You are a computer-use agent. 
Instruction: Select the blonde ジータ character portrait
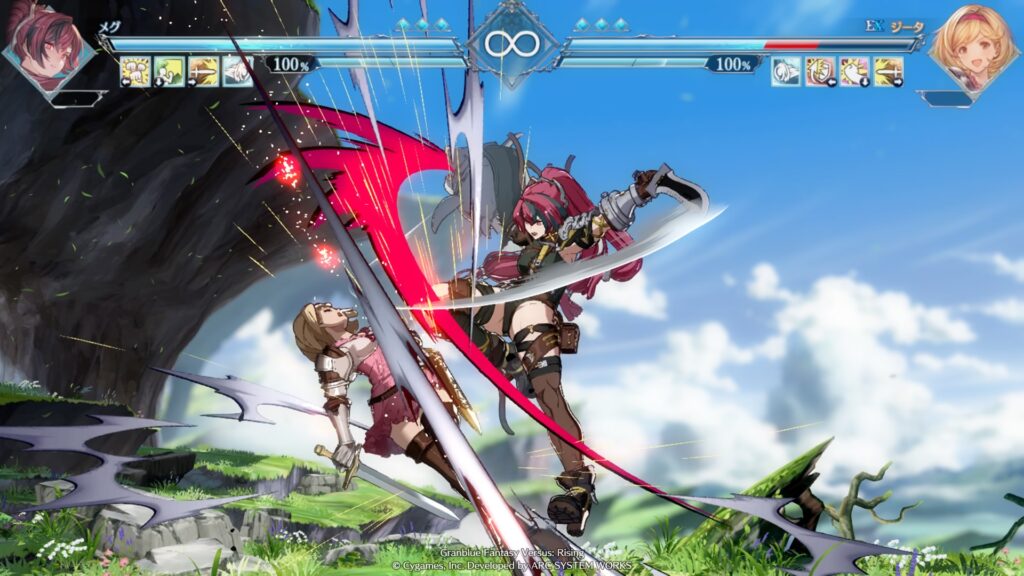(974, 45)
